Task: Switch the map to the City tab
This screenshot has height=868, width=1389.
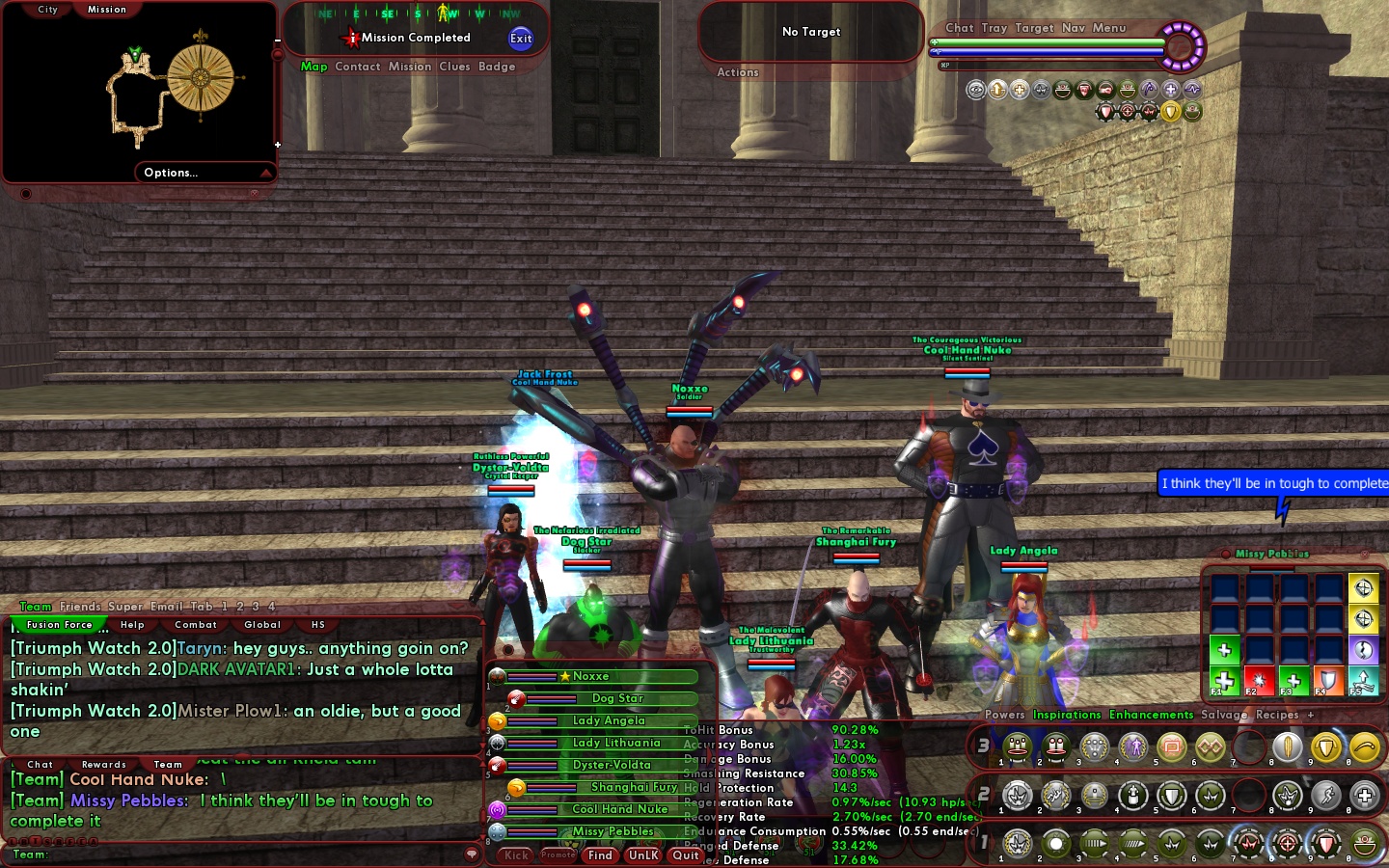Action: click(x=48, y=10)
